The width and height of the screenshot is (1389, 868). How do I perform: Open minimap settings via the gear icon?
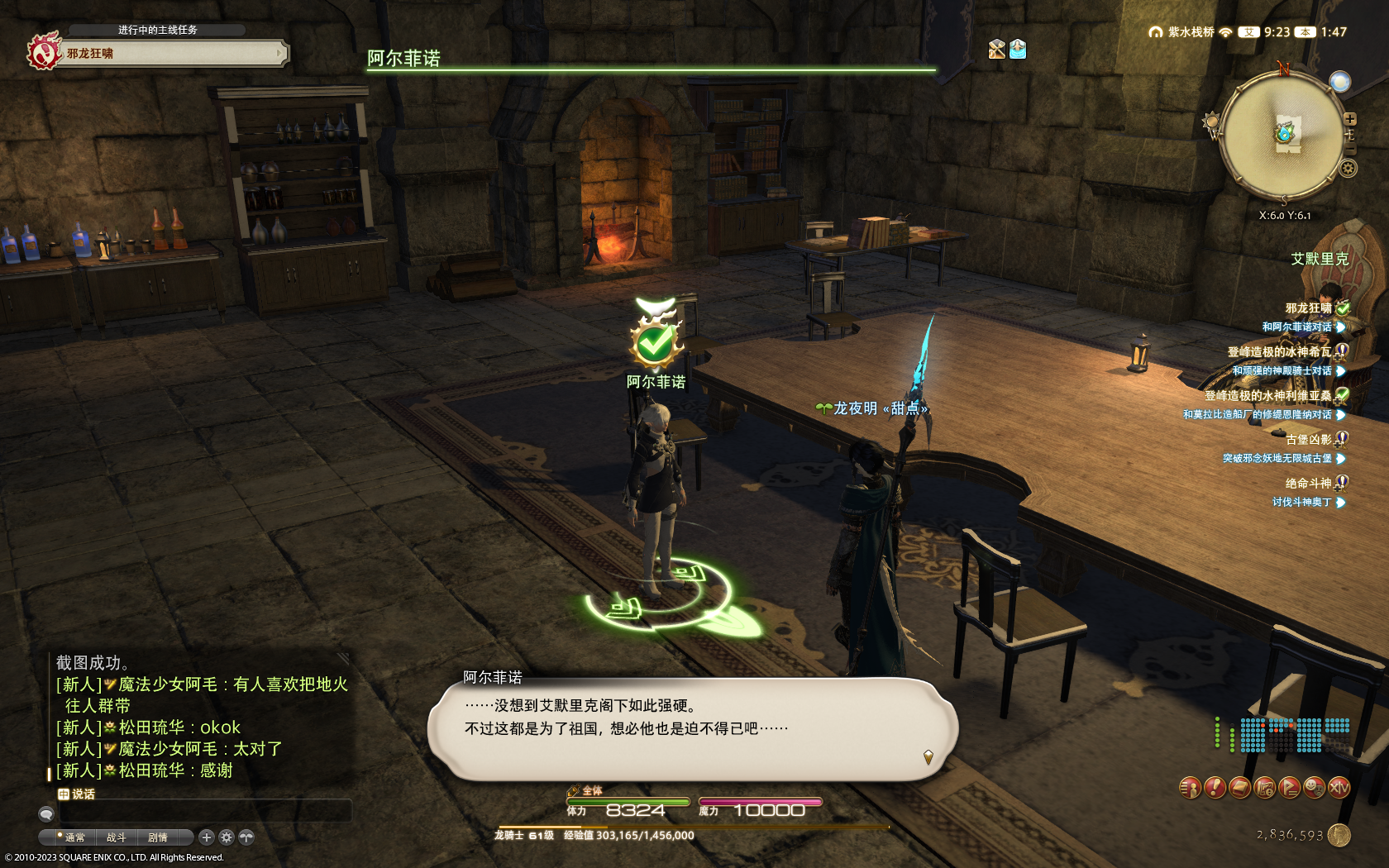[x=1348, y=169]
